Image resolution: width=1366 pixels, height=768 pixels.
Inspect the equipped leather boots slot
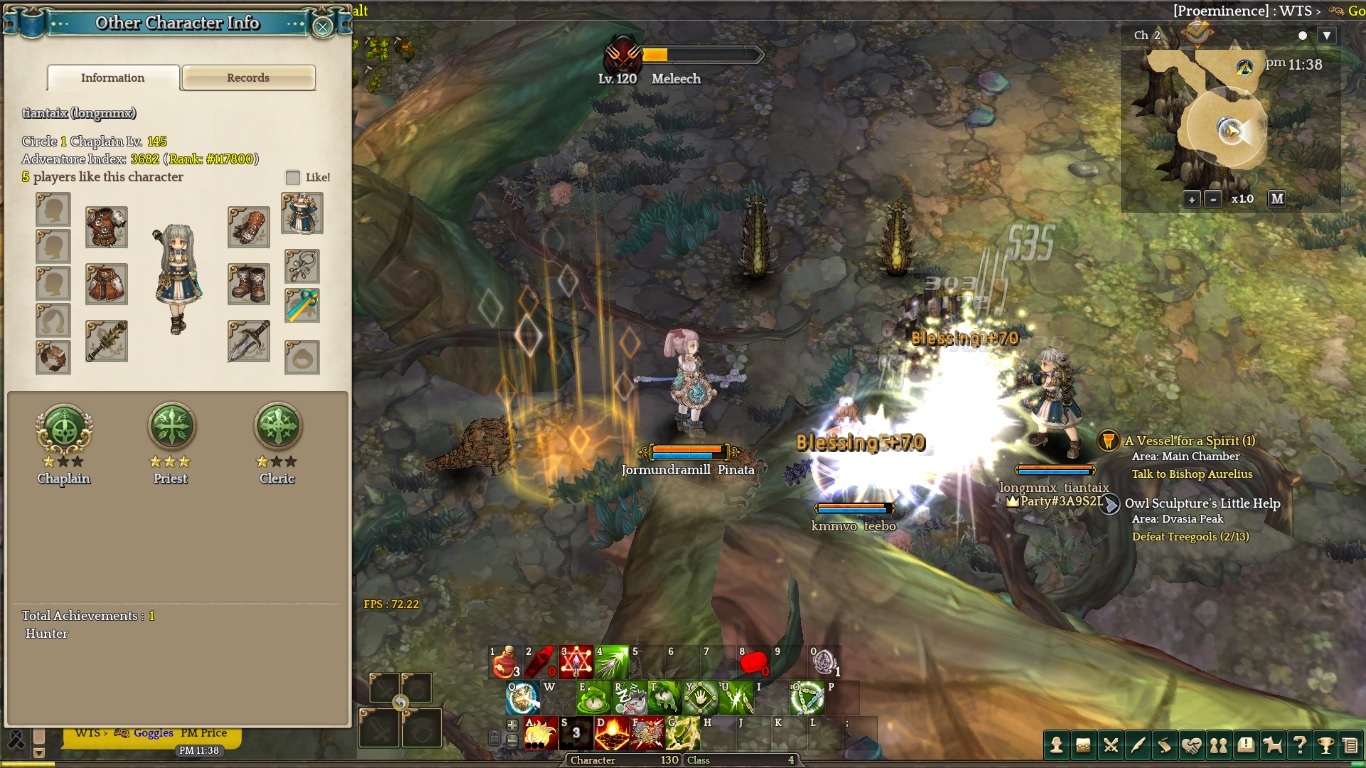pyautogui.click(x=248, y=284)
